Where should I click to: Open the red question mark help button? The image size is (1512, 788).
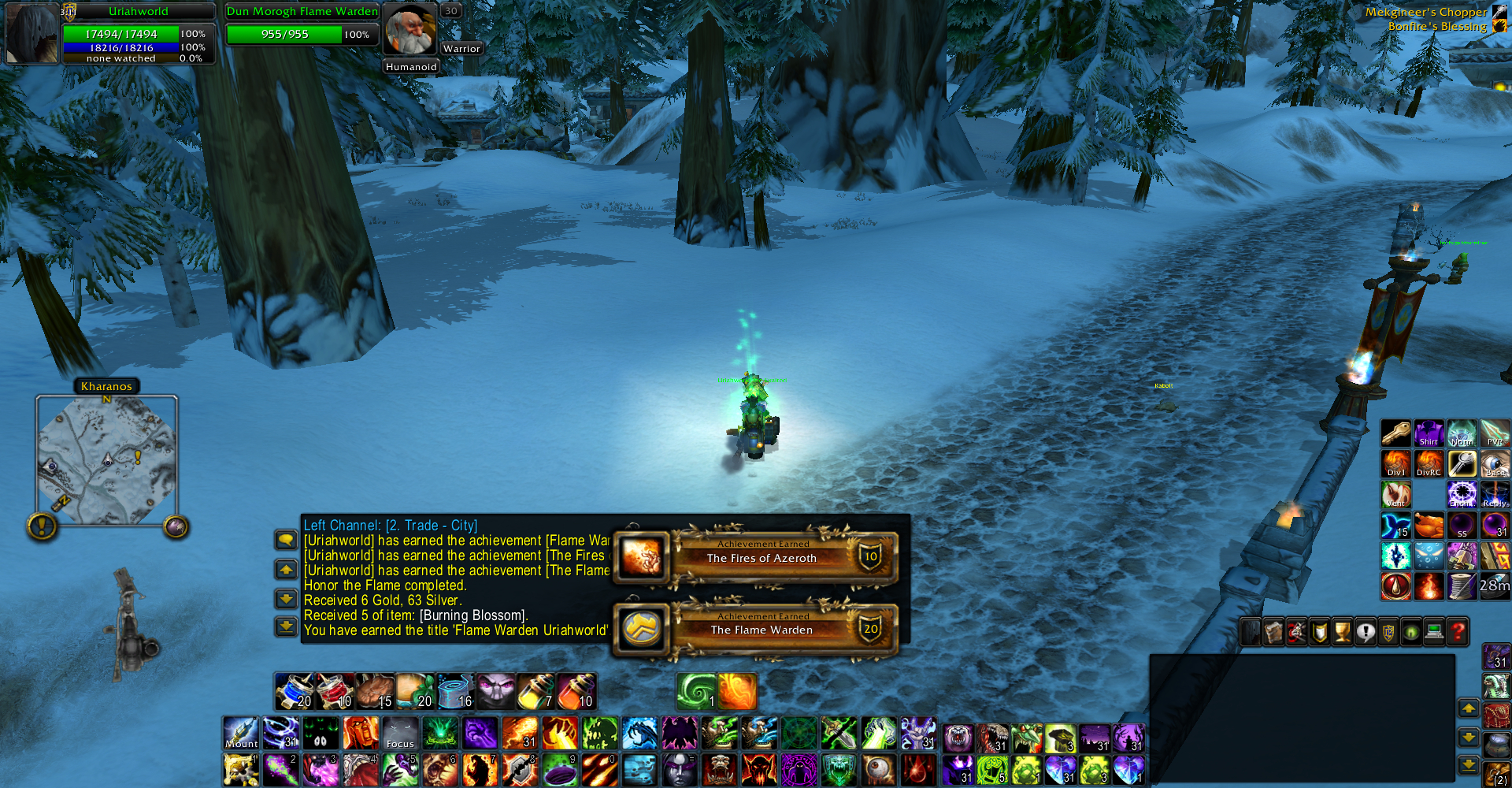click(x=1458, y=632)
